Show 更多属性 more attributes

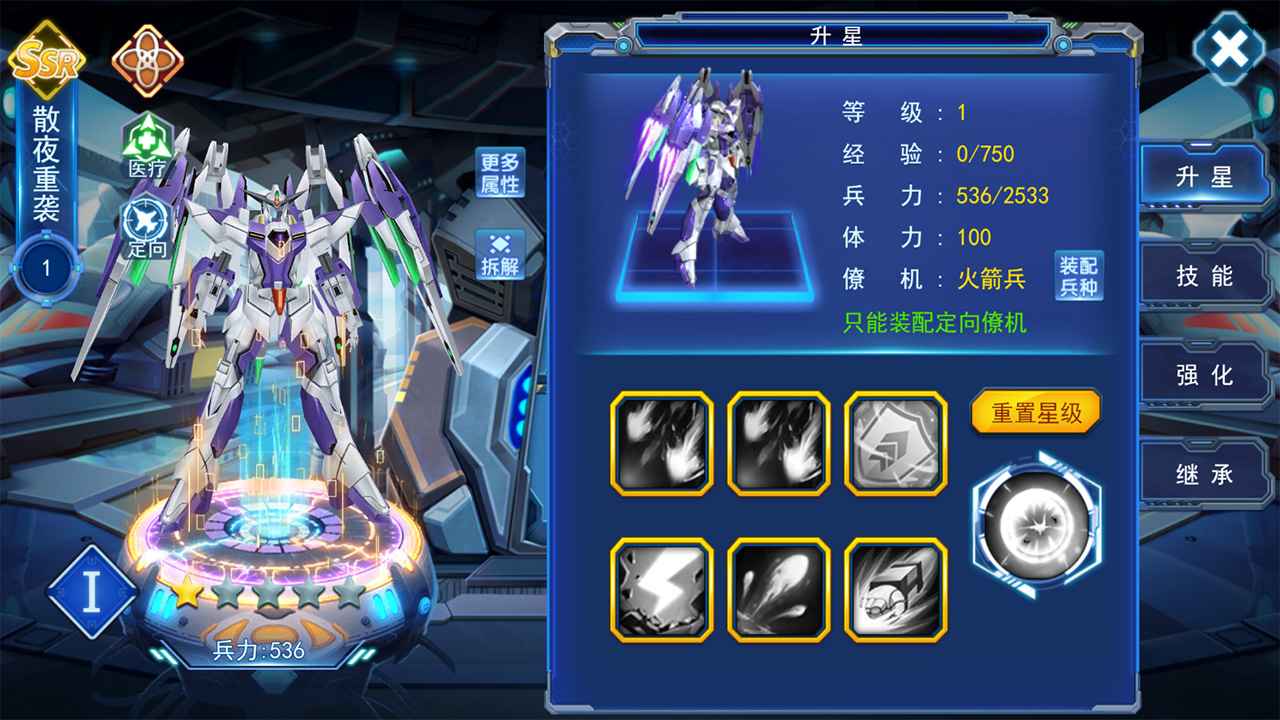500,173
